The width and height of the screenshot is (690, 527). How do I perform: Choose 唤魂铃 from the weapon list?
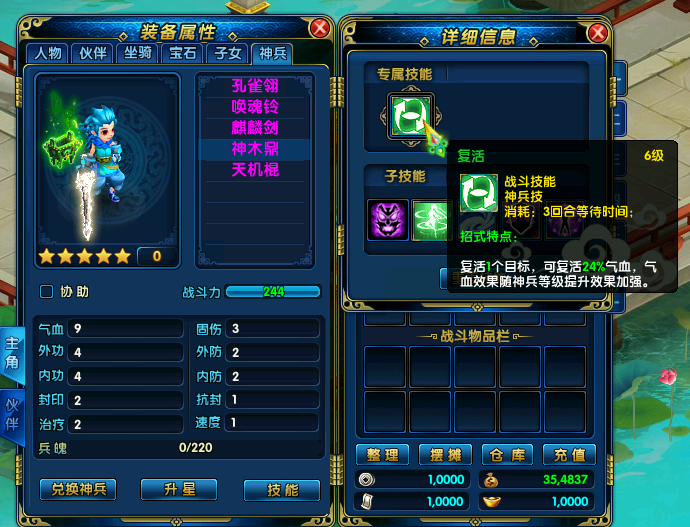255,107
